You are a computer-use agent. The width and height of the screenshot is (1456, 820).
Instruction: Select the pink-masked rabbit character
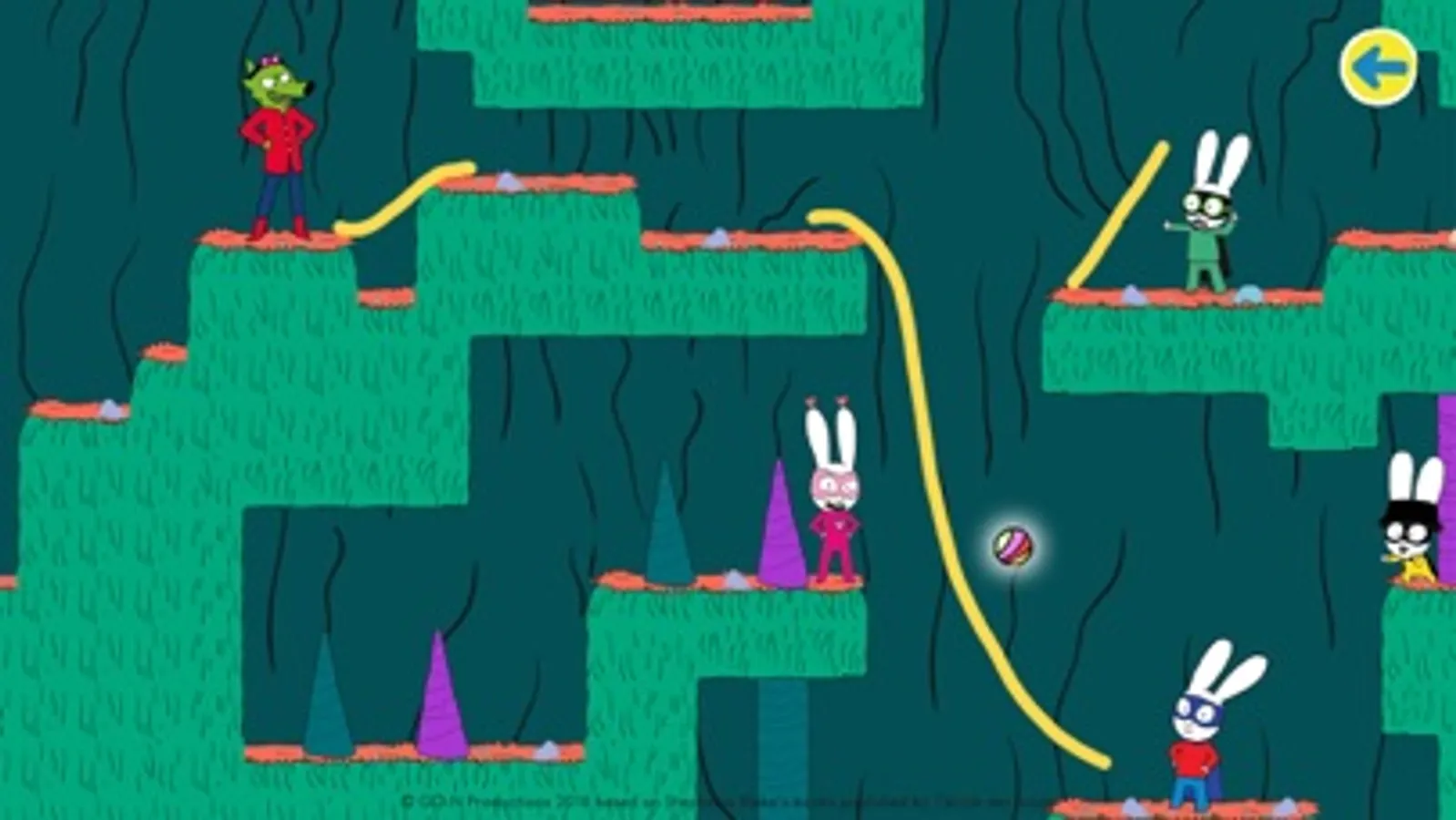click(x=833, y=510)
